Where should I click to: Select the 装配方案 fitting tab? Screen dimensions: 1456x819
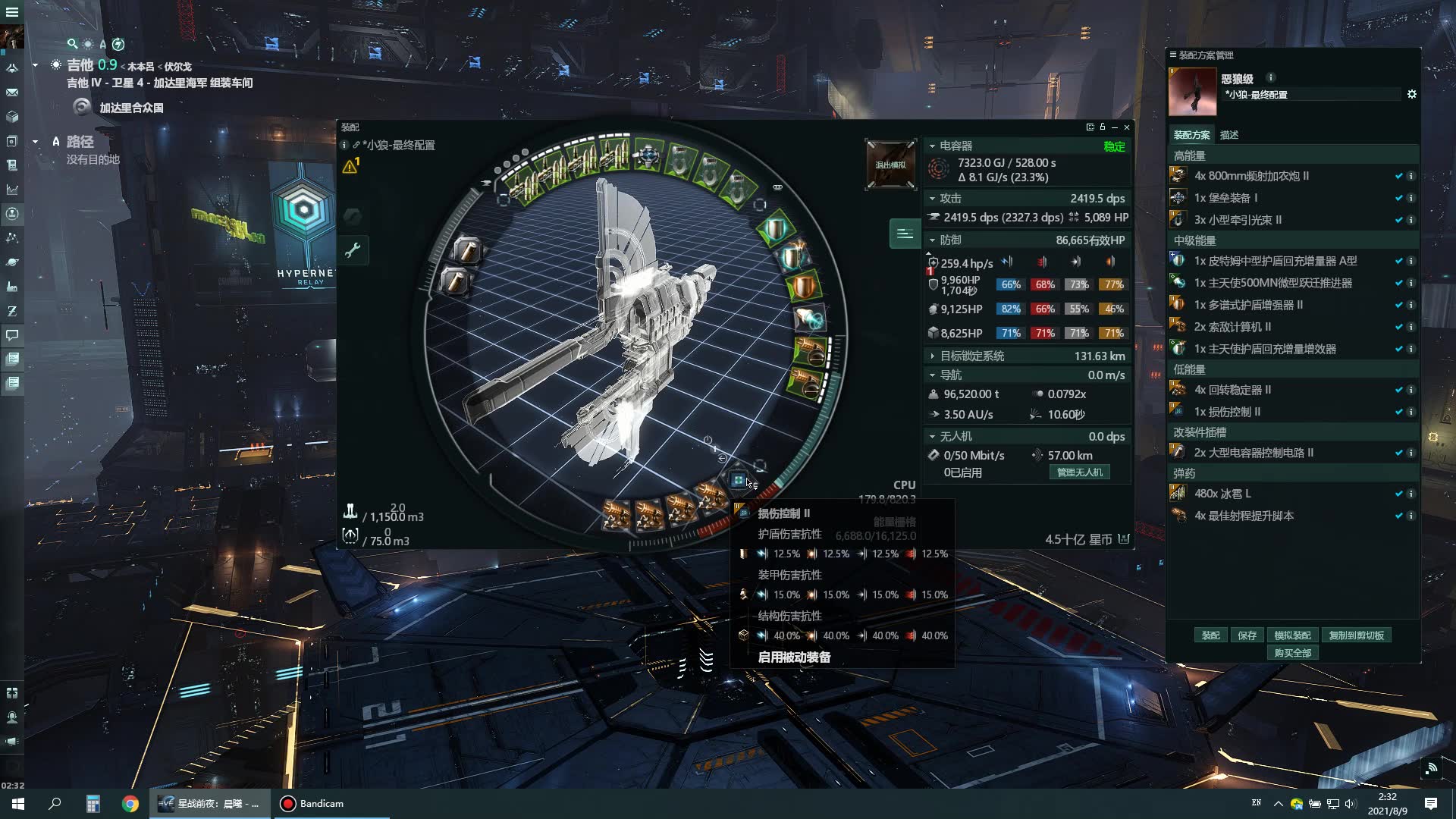[x=1191, y=135]
